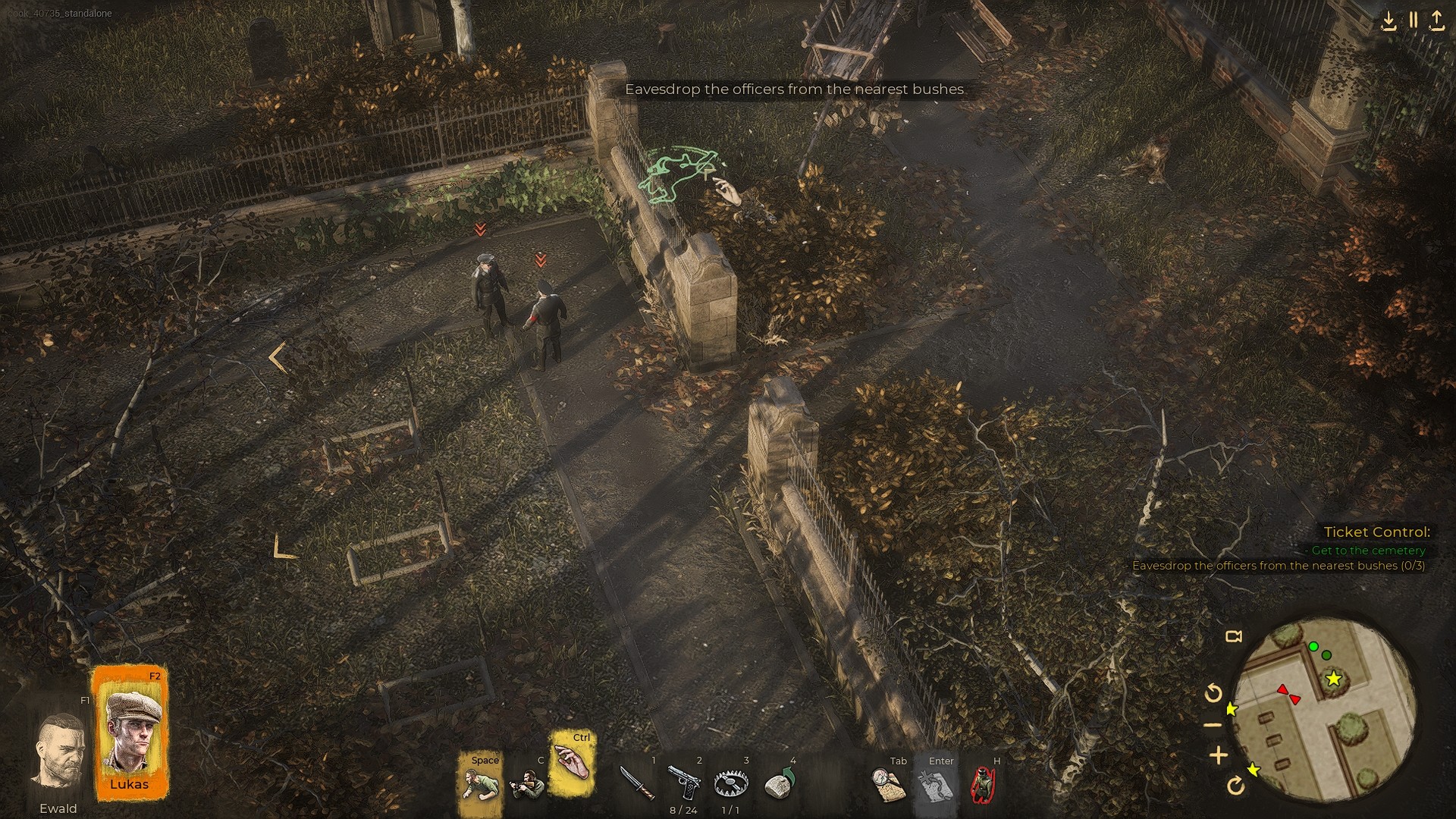
Task: Select the knife weapon in slot 1
Action: click(637, 782)
